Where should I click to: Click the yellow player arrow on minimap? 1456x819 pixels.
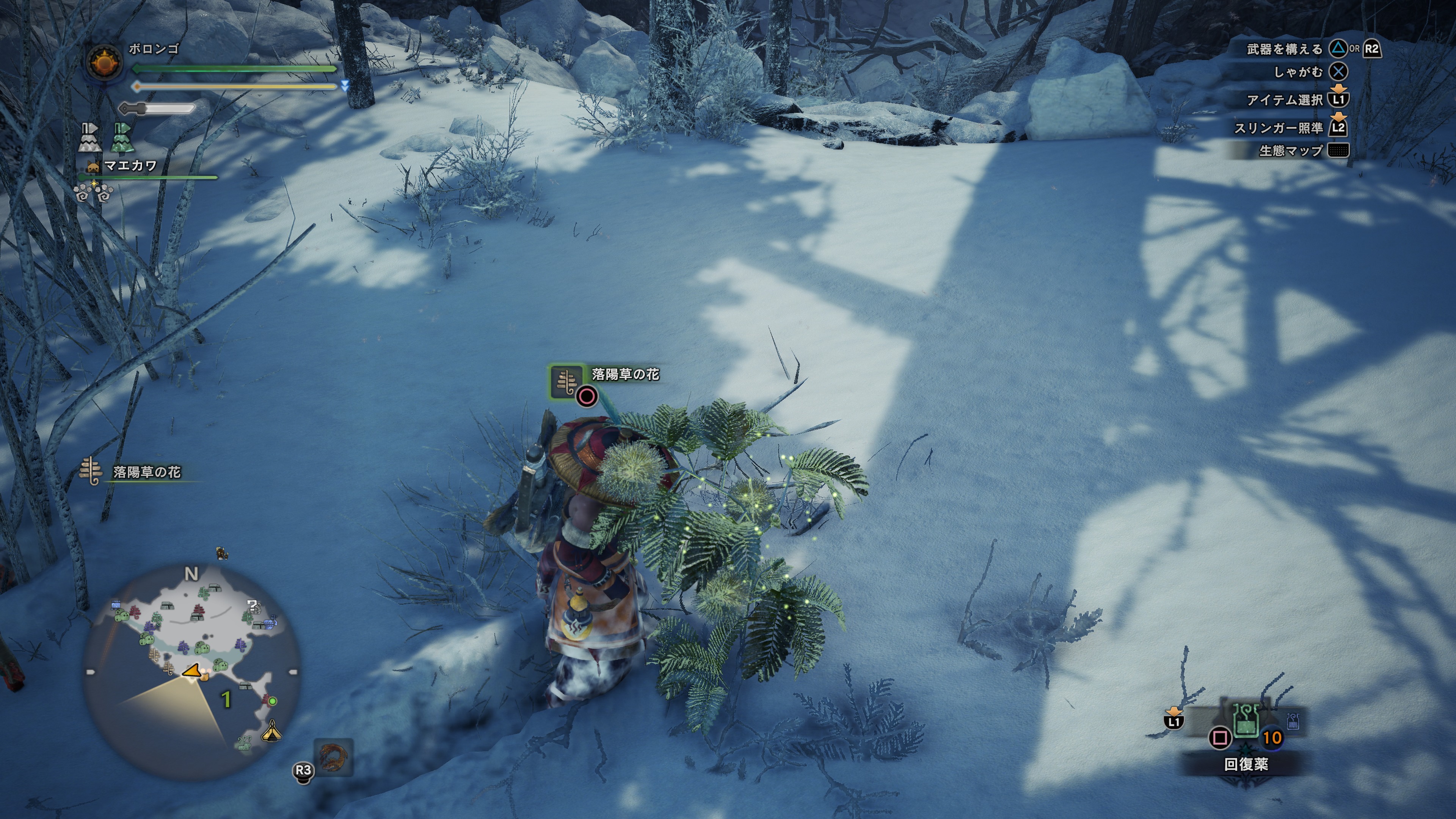pyautogui.click(x=192, y=671)
